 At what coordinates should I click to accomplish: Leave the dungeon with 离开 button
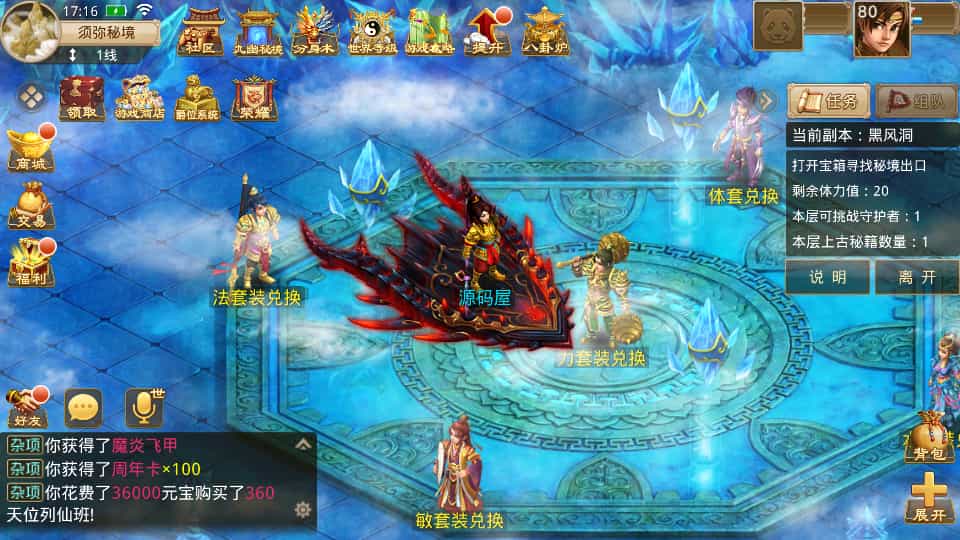tap(916, 277)
